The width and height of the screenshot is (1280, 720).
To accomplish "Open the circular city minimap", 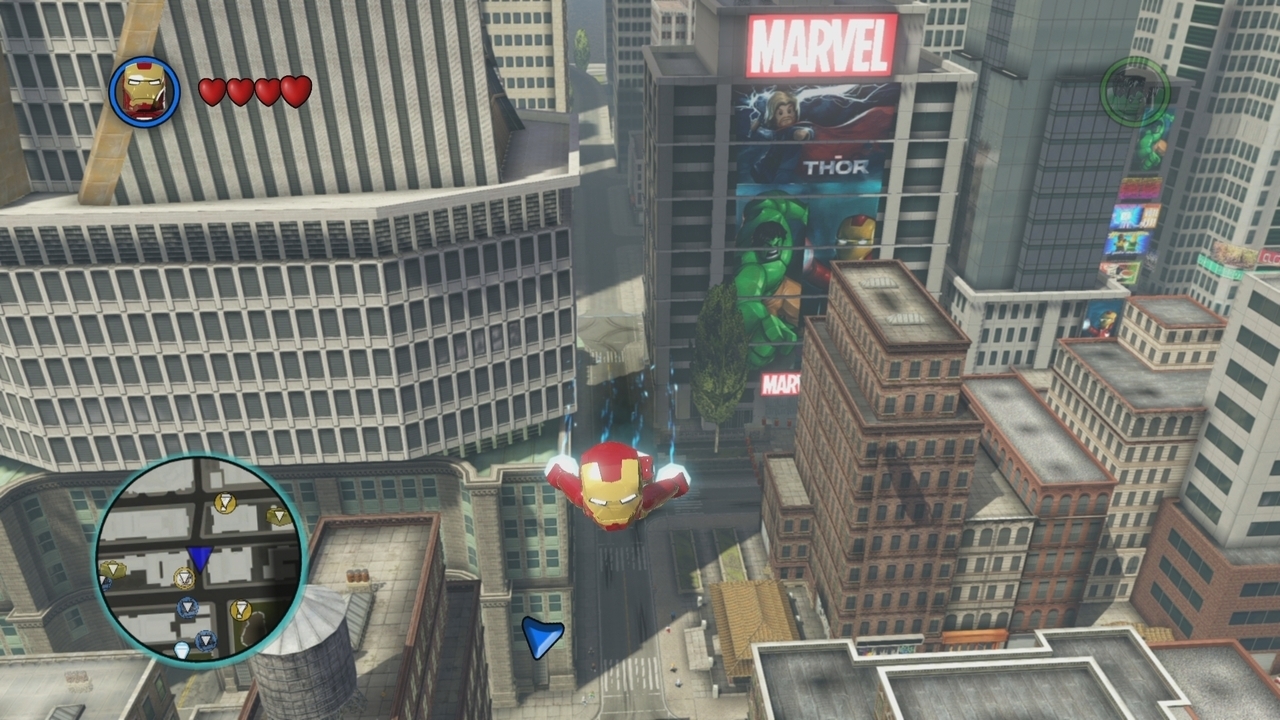I will click(x=200, y=558).
